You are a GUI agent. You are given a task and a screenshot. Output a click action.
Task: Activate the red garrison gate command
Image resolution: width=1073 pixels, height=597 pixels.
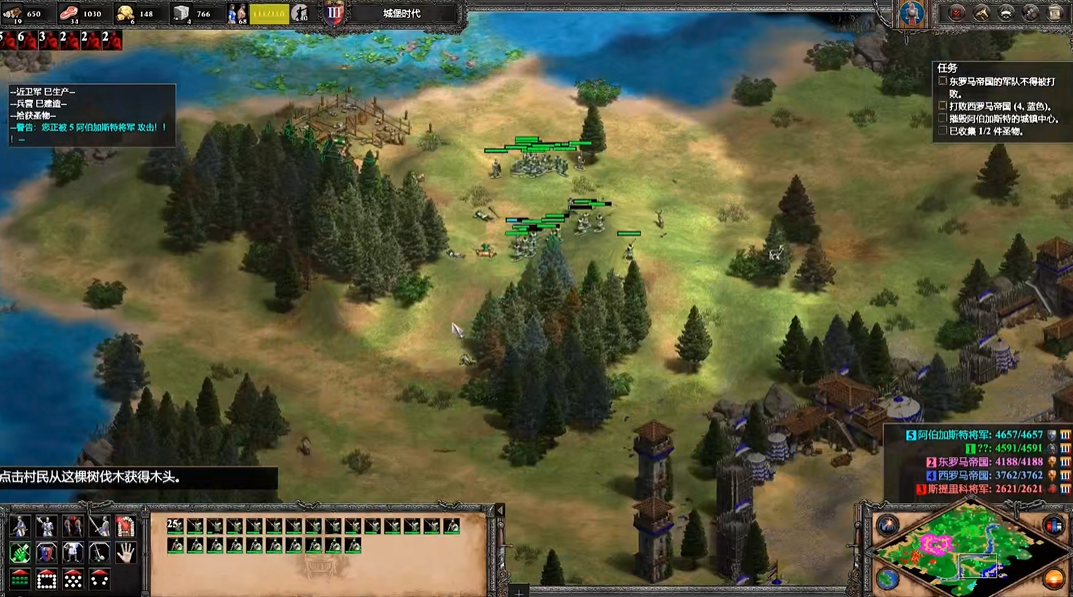point(125,526)
